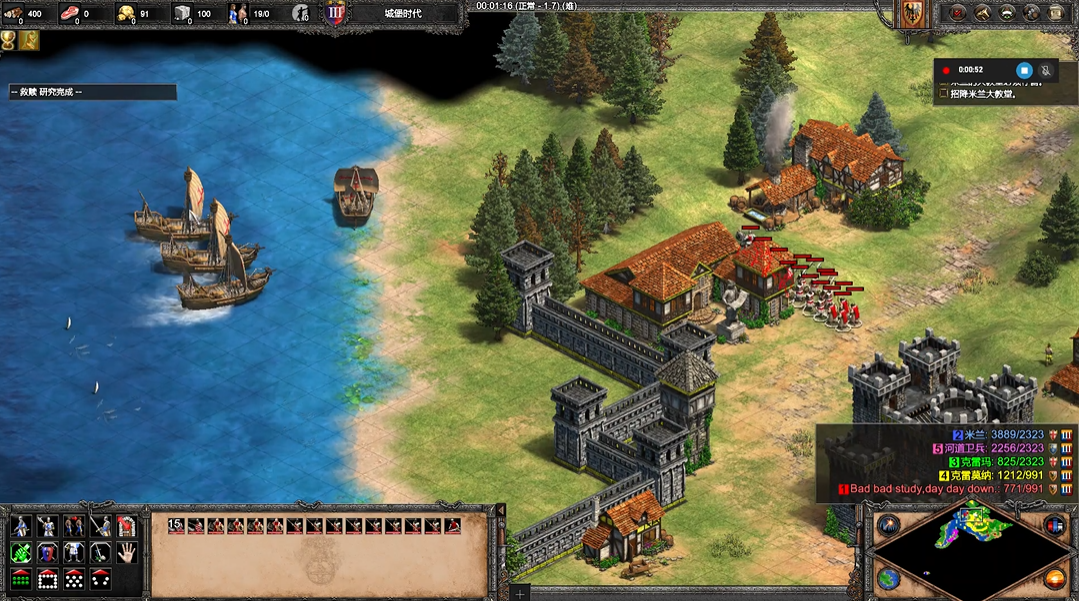Select the open-hand stop command
The width and height of the screenshot is (1079, 601).
pyautogui.click(x=127, y=552)
